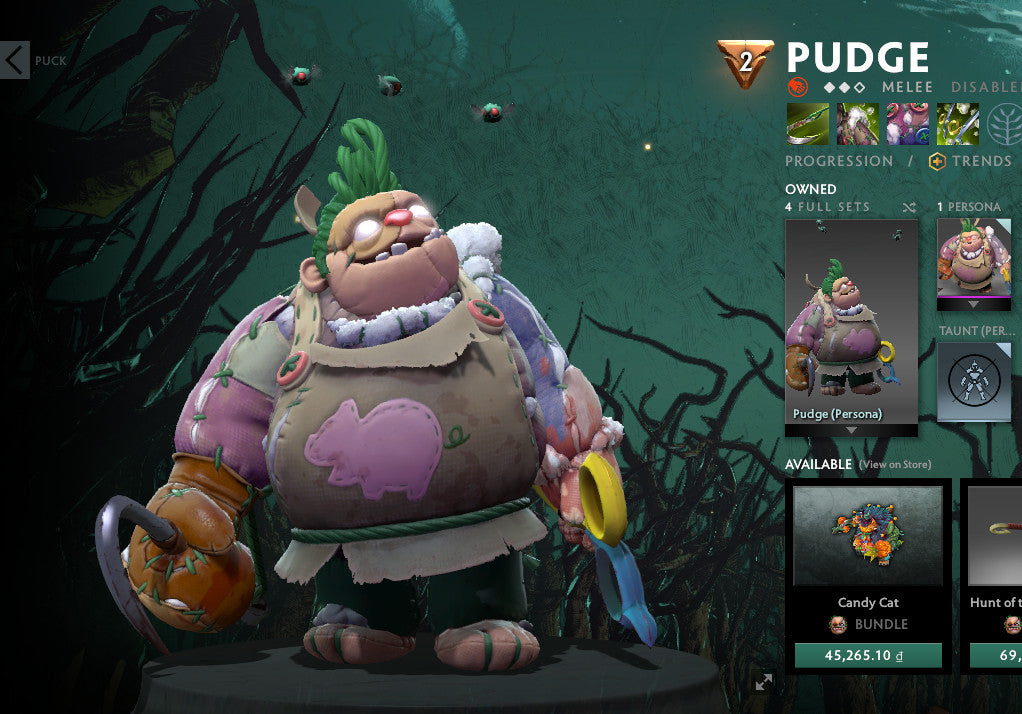Click the View on Store link
The image size is (1022, 714).
(895, 464)
